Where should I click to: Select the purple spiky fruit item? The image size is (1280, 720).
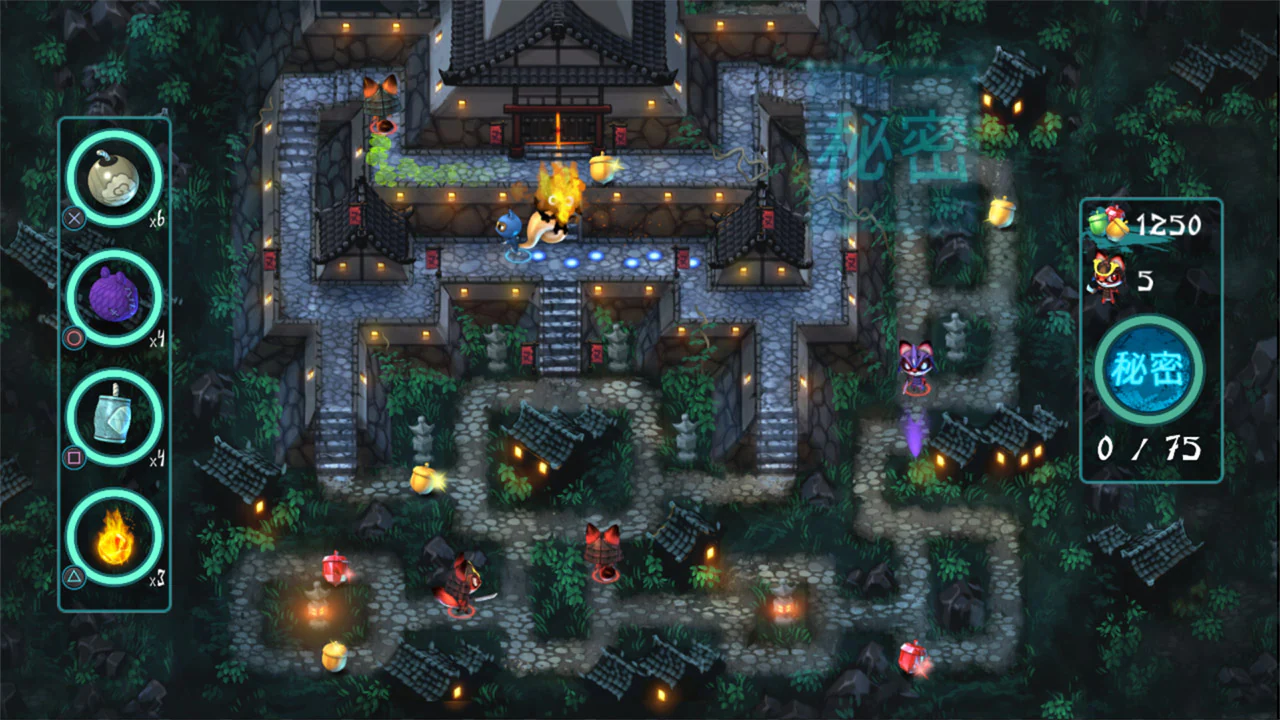pyautogui.click(x=114, y=296)
